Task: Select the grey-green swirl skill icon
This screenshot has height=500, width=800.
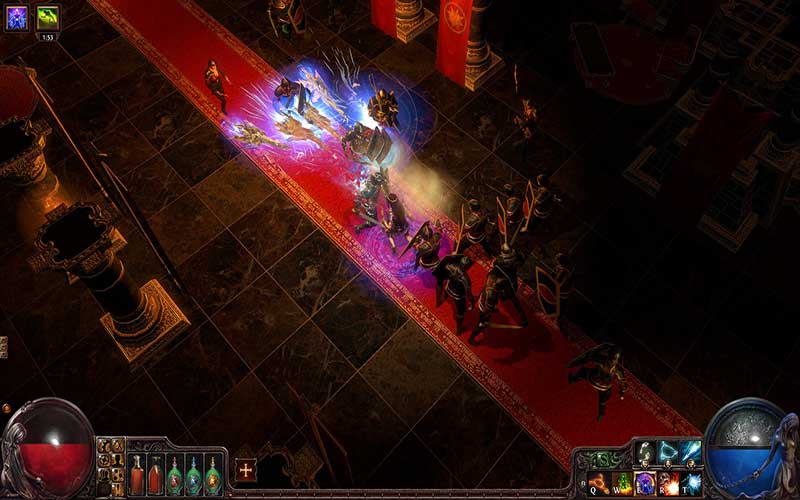Action: (645, 452)
